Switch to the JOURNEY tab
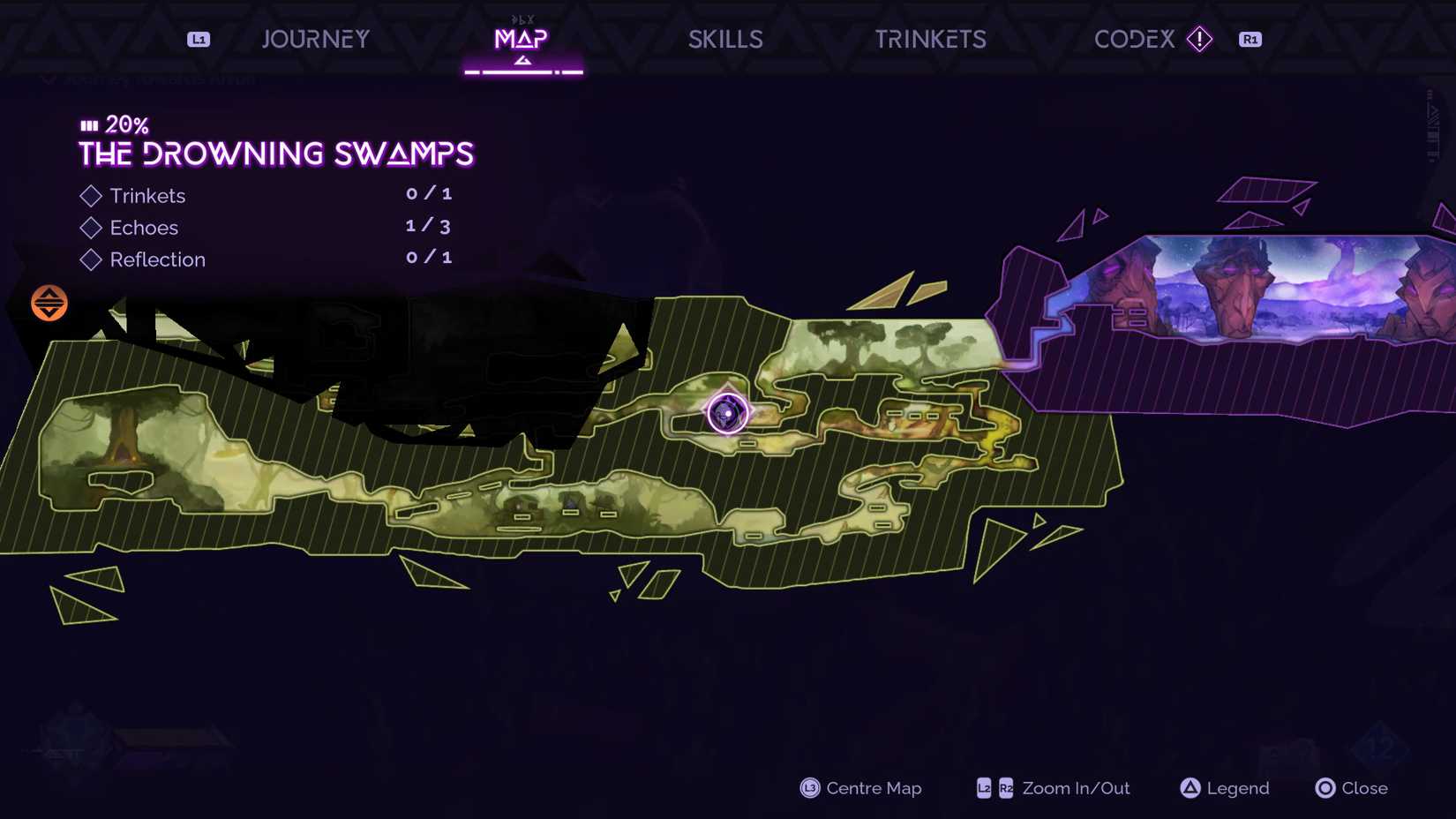Image resolution: width=1456 pixels, height=819 pixels. (x=315, y=39)
